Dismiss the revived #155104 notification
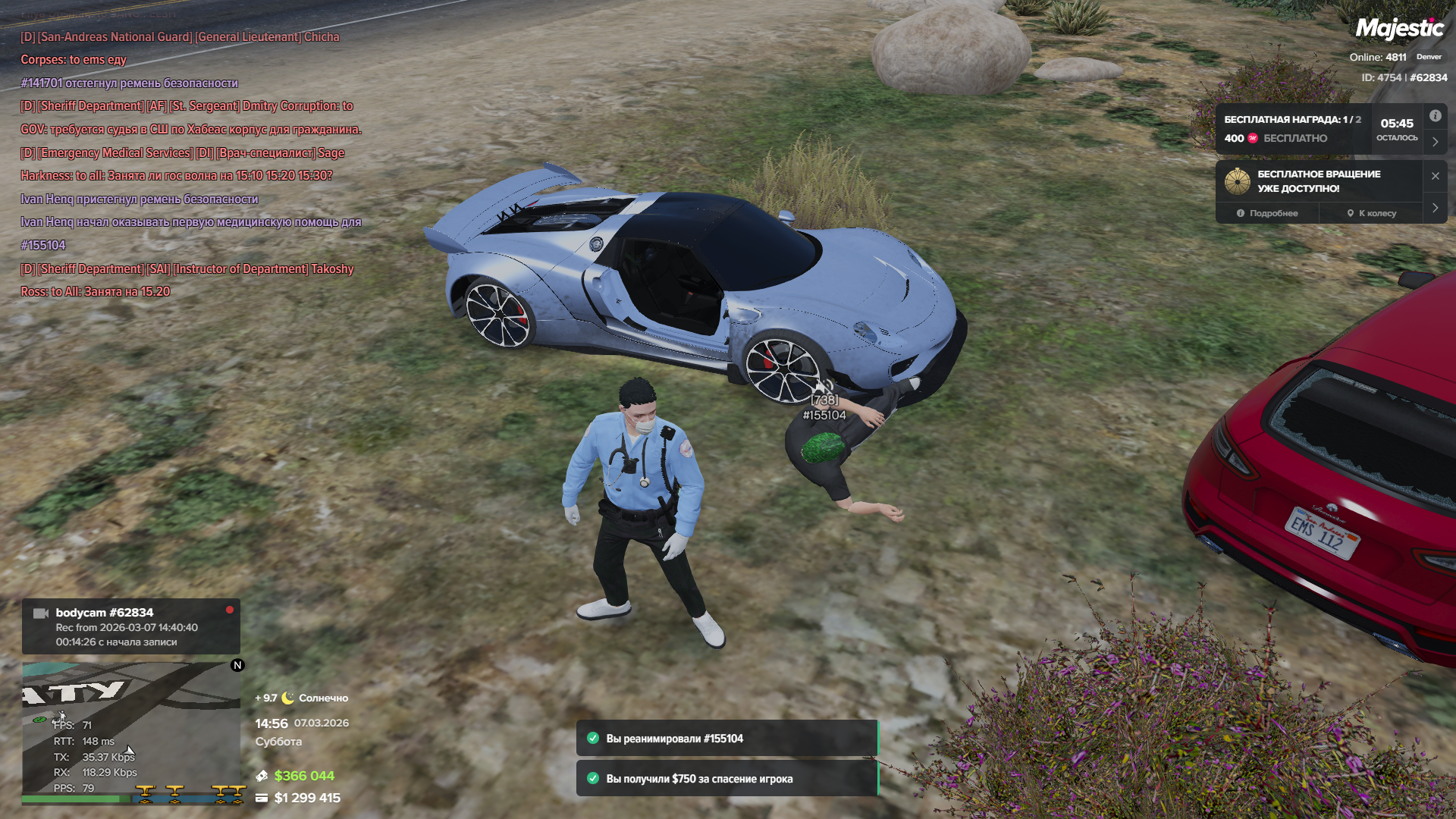Screen dimensions: 1456x819 click(x=726, y=739)
